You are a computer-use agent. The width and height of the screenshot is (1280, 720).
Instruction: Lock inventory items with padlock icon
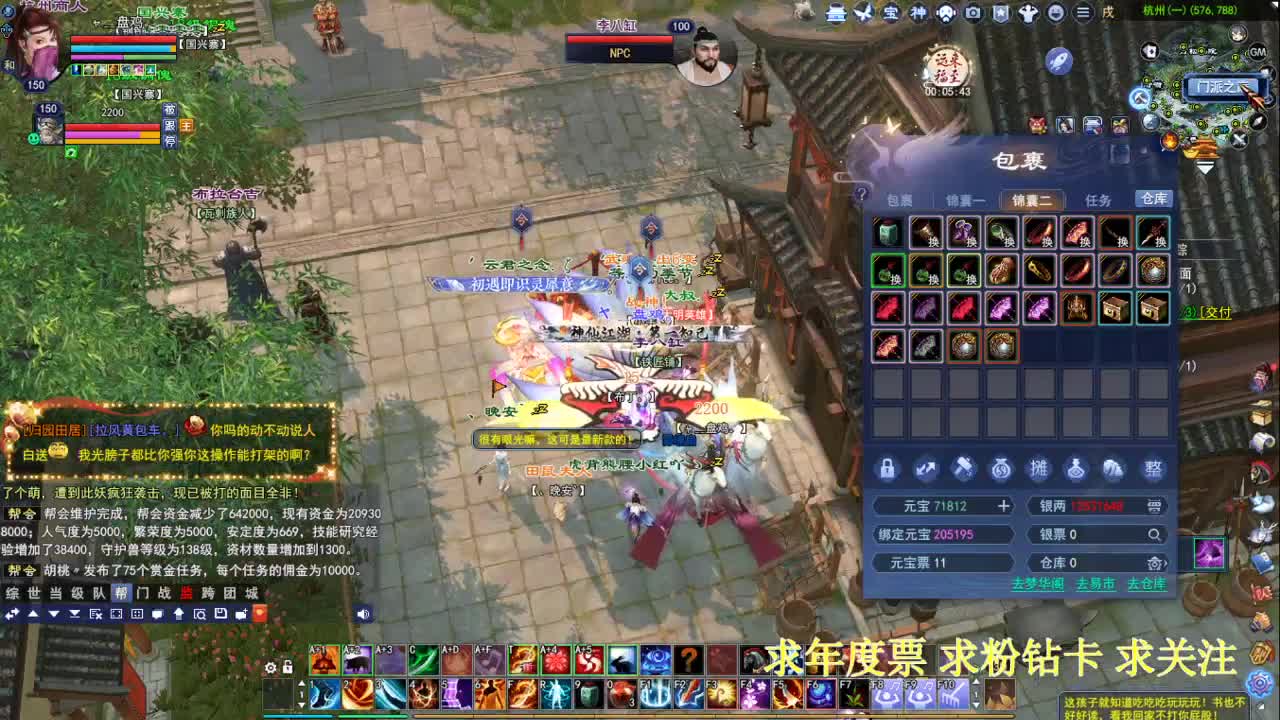coord(887,467)
